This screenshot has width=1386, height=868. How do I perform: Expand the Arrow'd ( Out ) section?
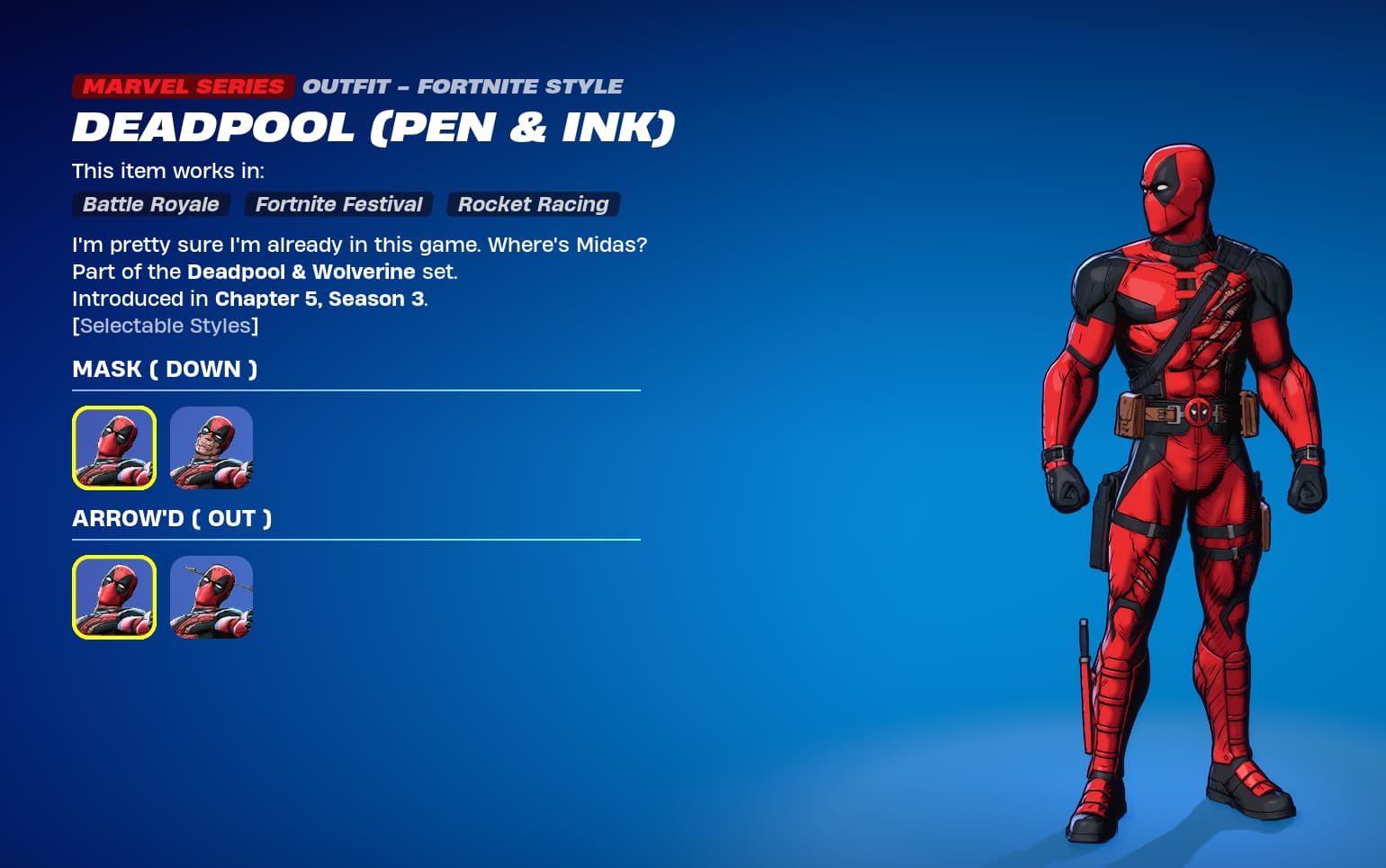[x=171, y=518]
